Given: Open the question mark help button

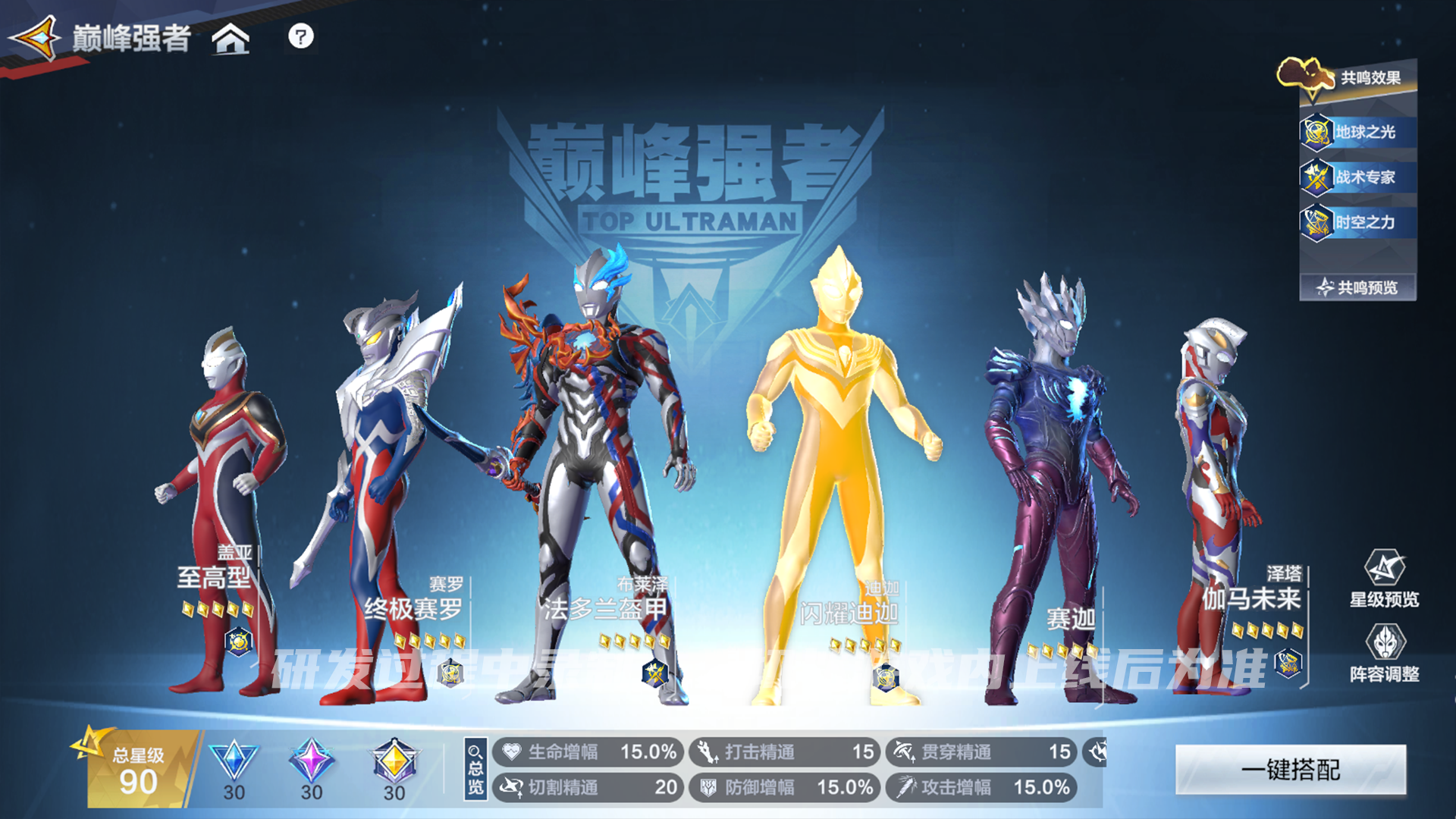Looking at the screenshot, I should [x=300, y=36].
